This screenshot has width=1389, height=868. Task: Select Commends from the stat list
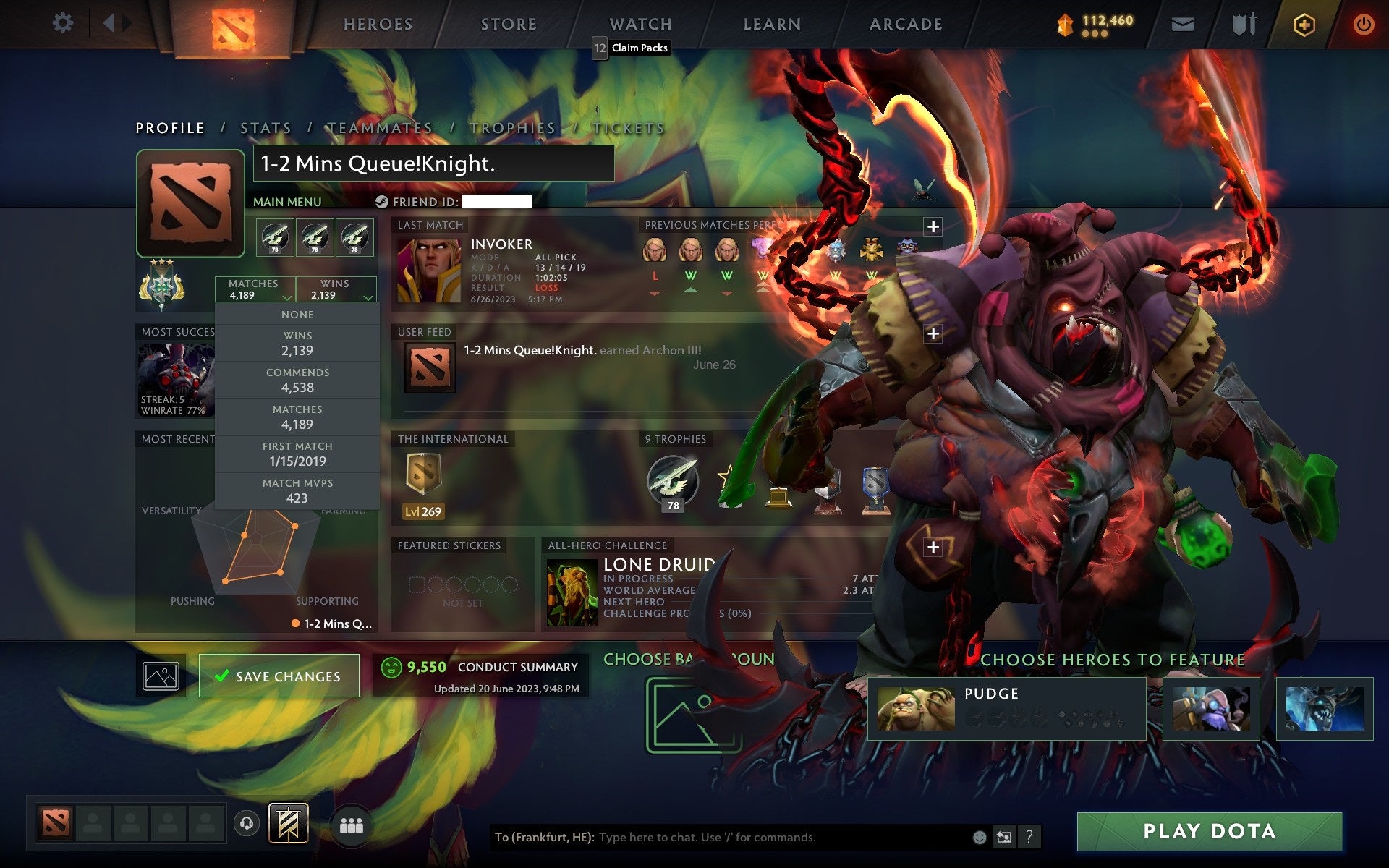[x=298, y=380]
